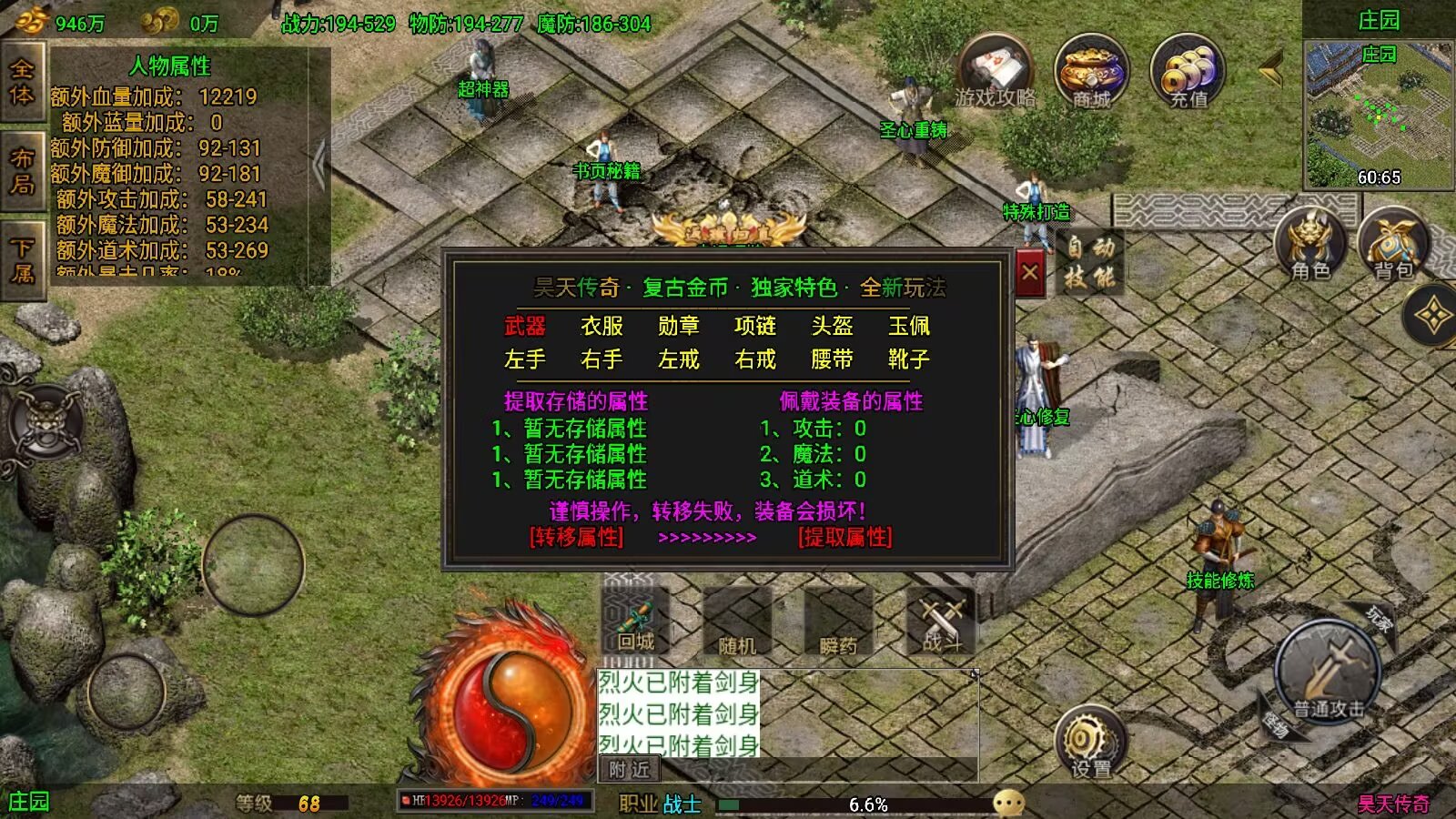The width and height of the screenshot is (1456, 819).
Task: Open the 背包 backpack
Action: click(1392, 246)
